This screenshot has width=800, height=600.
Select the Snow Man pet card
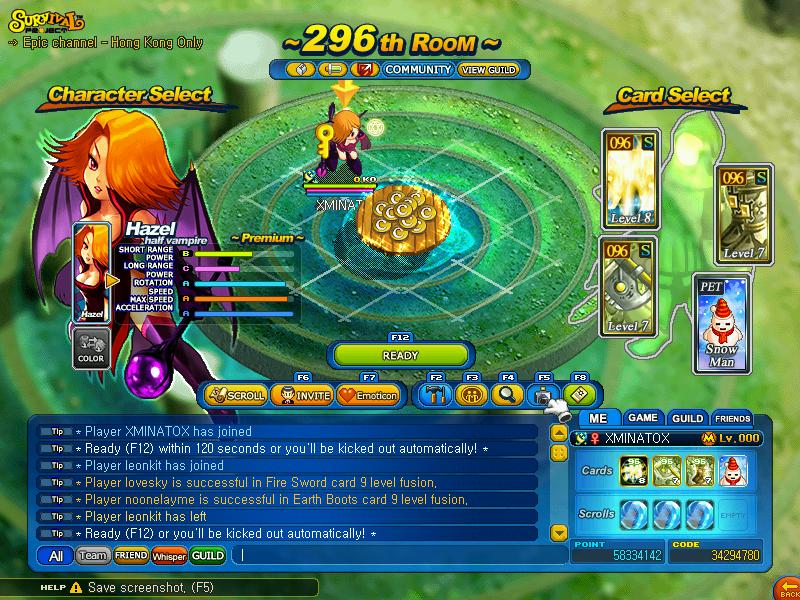(721, 322)
